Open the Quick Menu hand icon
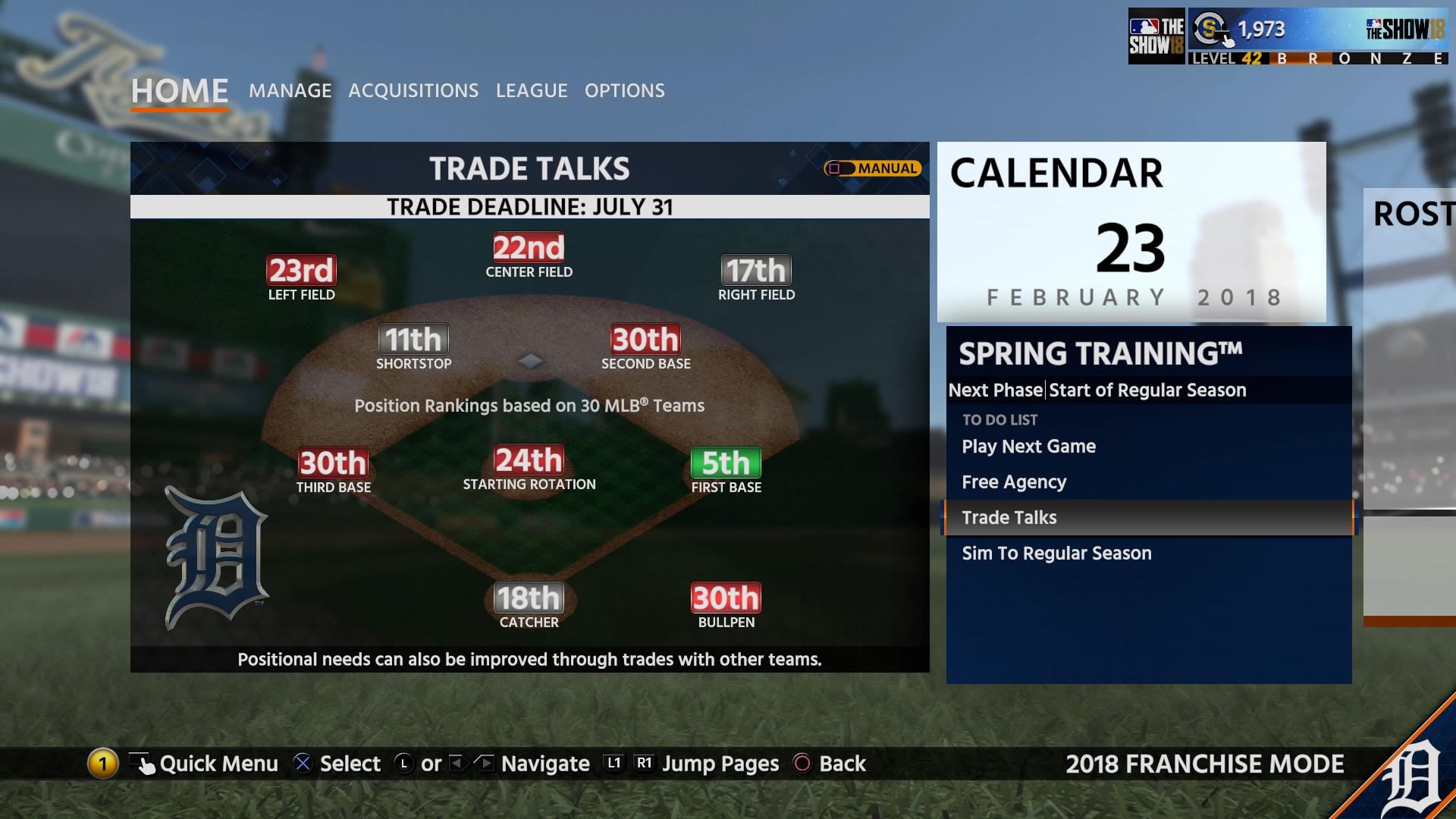This screenshot has height=819, width=1456. click(143, 764)
